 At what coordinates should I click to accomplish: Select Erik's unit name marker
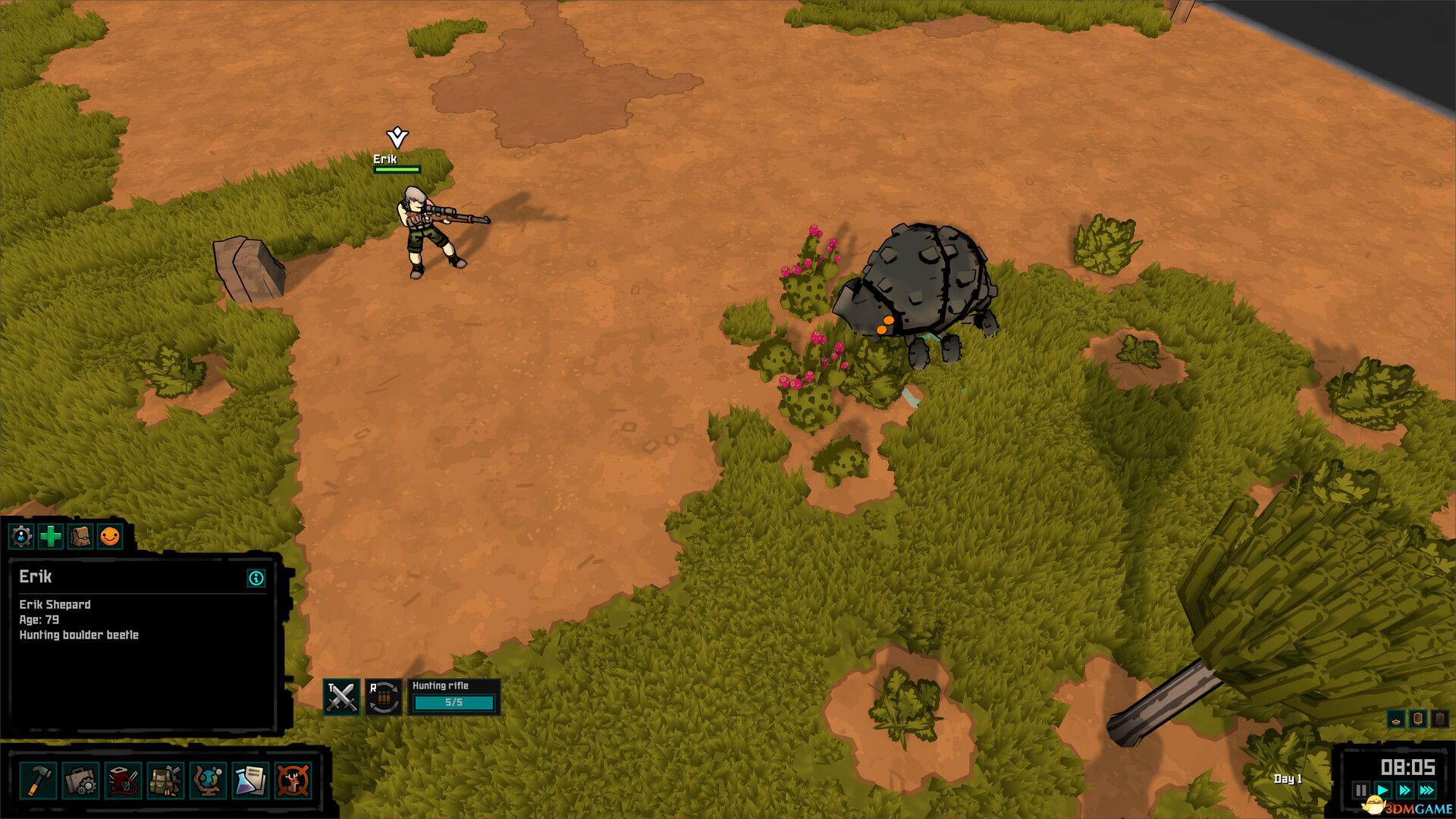(x=385, y=158)
